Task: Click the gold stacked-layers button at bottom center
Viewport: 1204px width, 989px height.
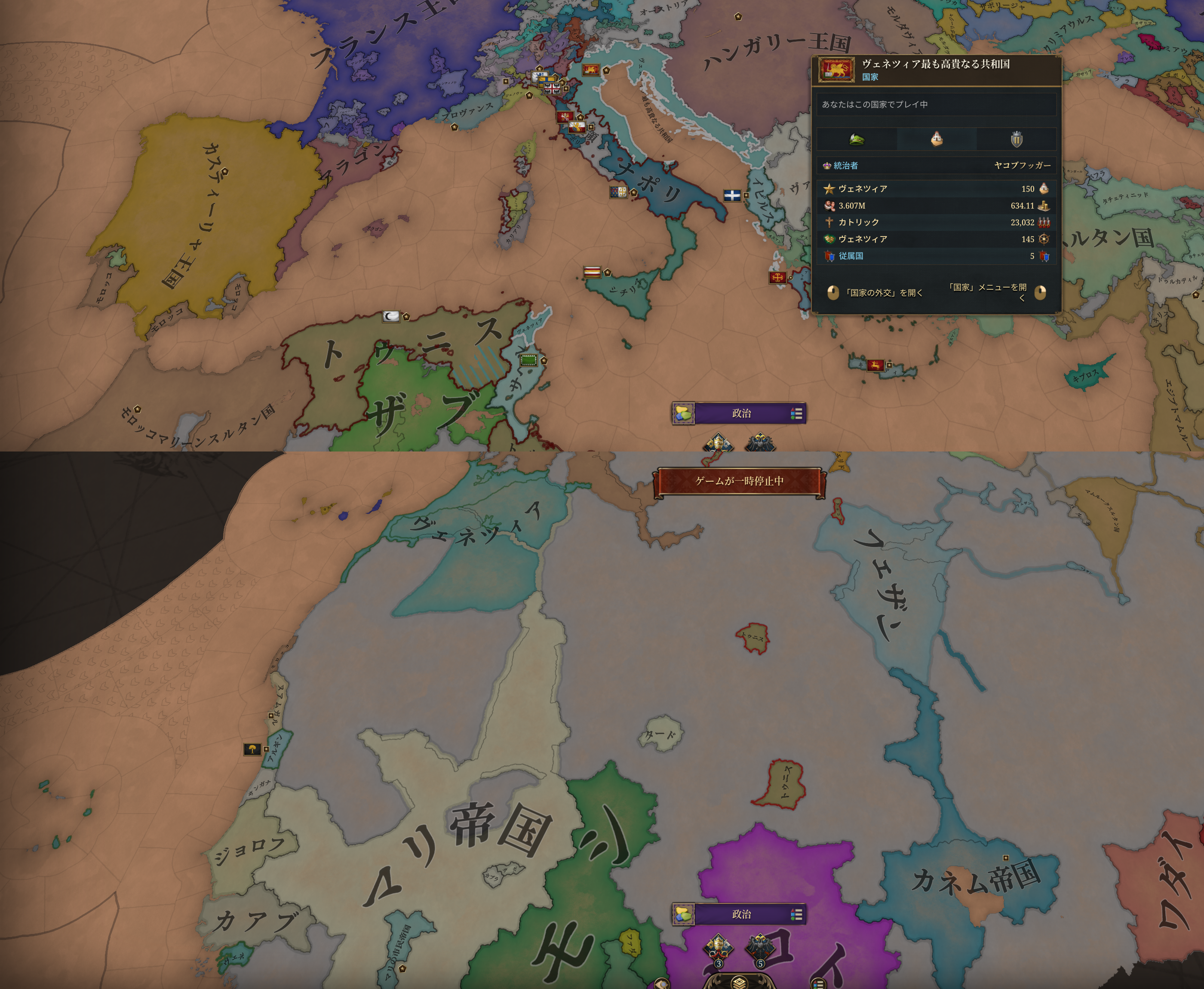Action: coord(739,982)
